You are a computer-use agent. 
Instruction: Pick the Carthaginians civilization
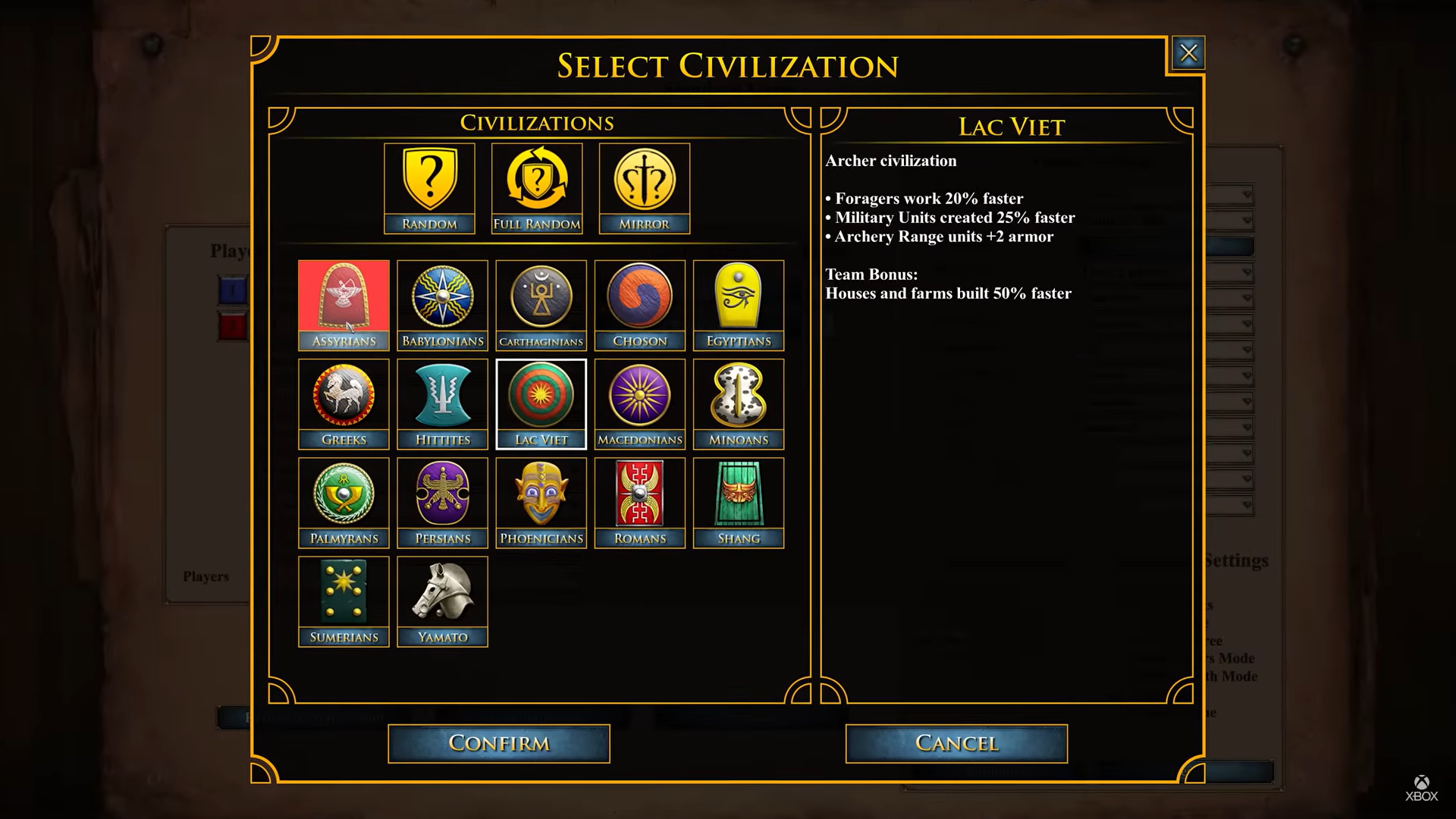pyautogui.click(x=541, y=305)
